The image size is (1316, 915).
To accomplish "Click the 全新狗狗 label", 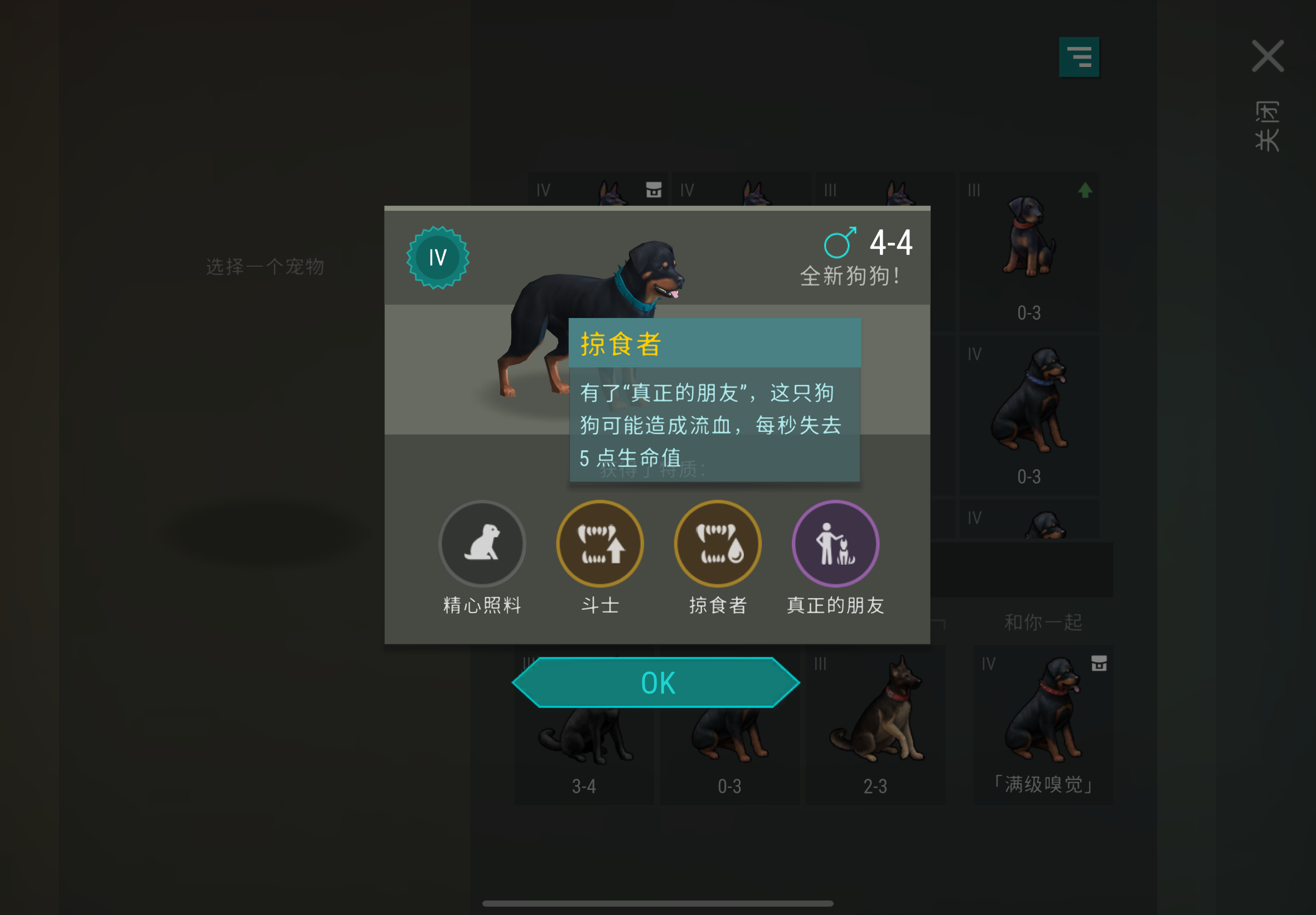I will [x=849, y=276].
